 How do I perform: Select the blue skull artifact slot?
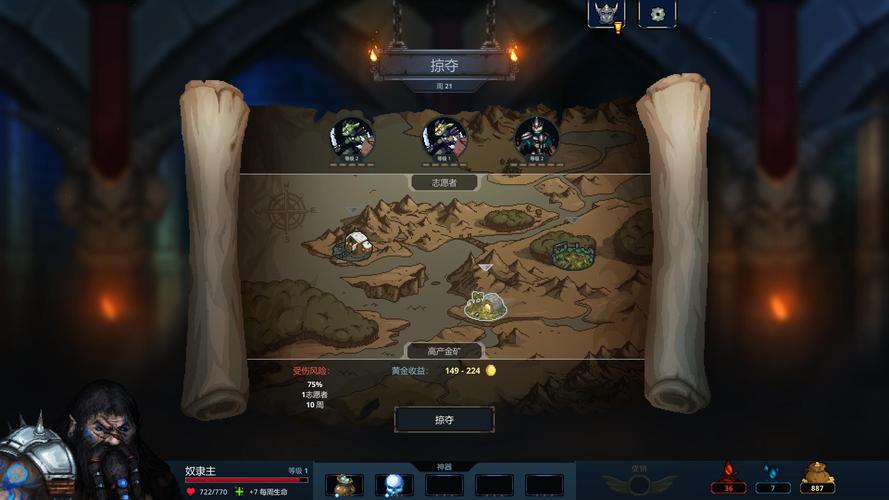394,485
